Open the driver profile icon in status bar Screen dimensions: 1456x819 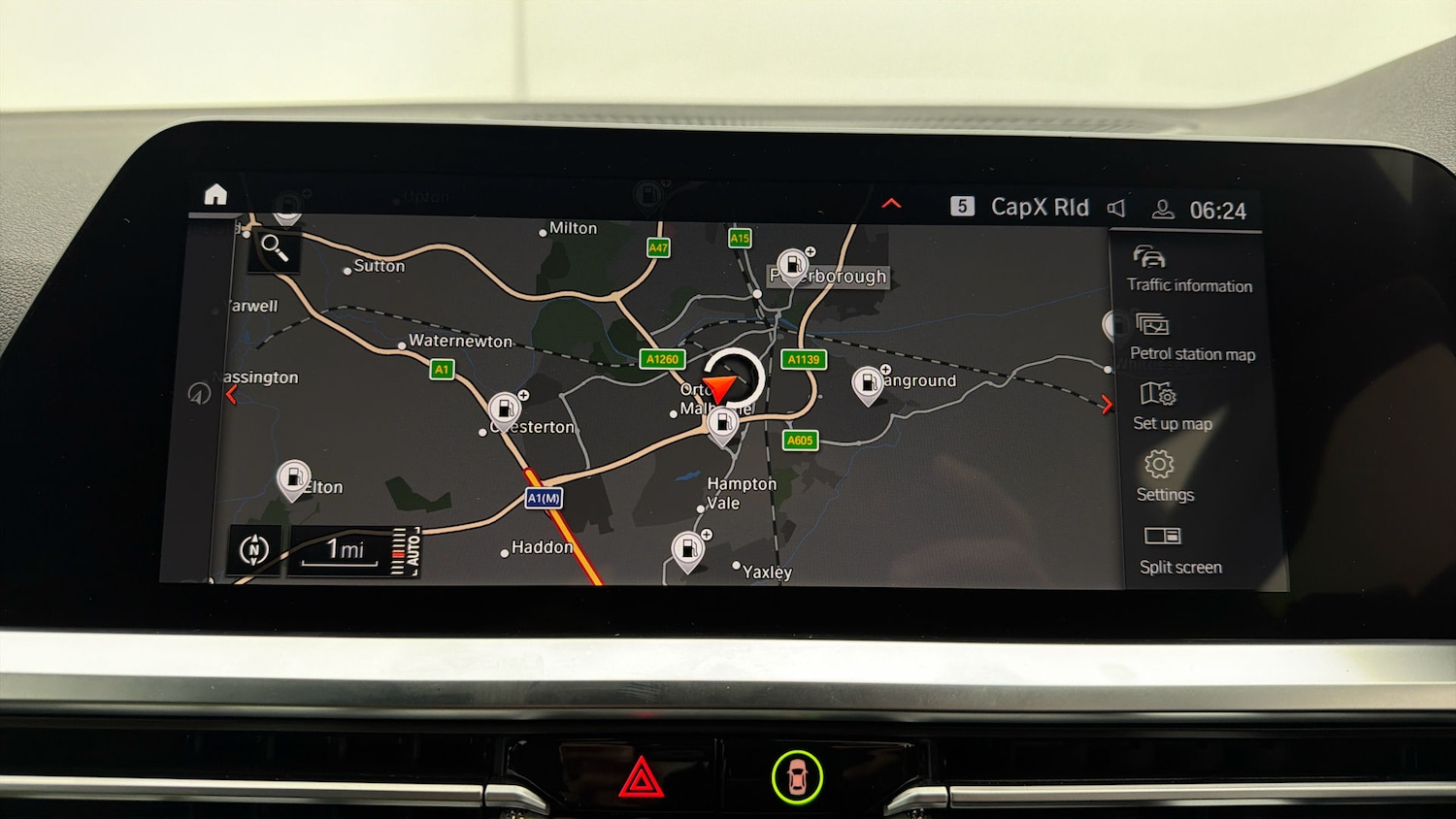(1161, 208)
